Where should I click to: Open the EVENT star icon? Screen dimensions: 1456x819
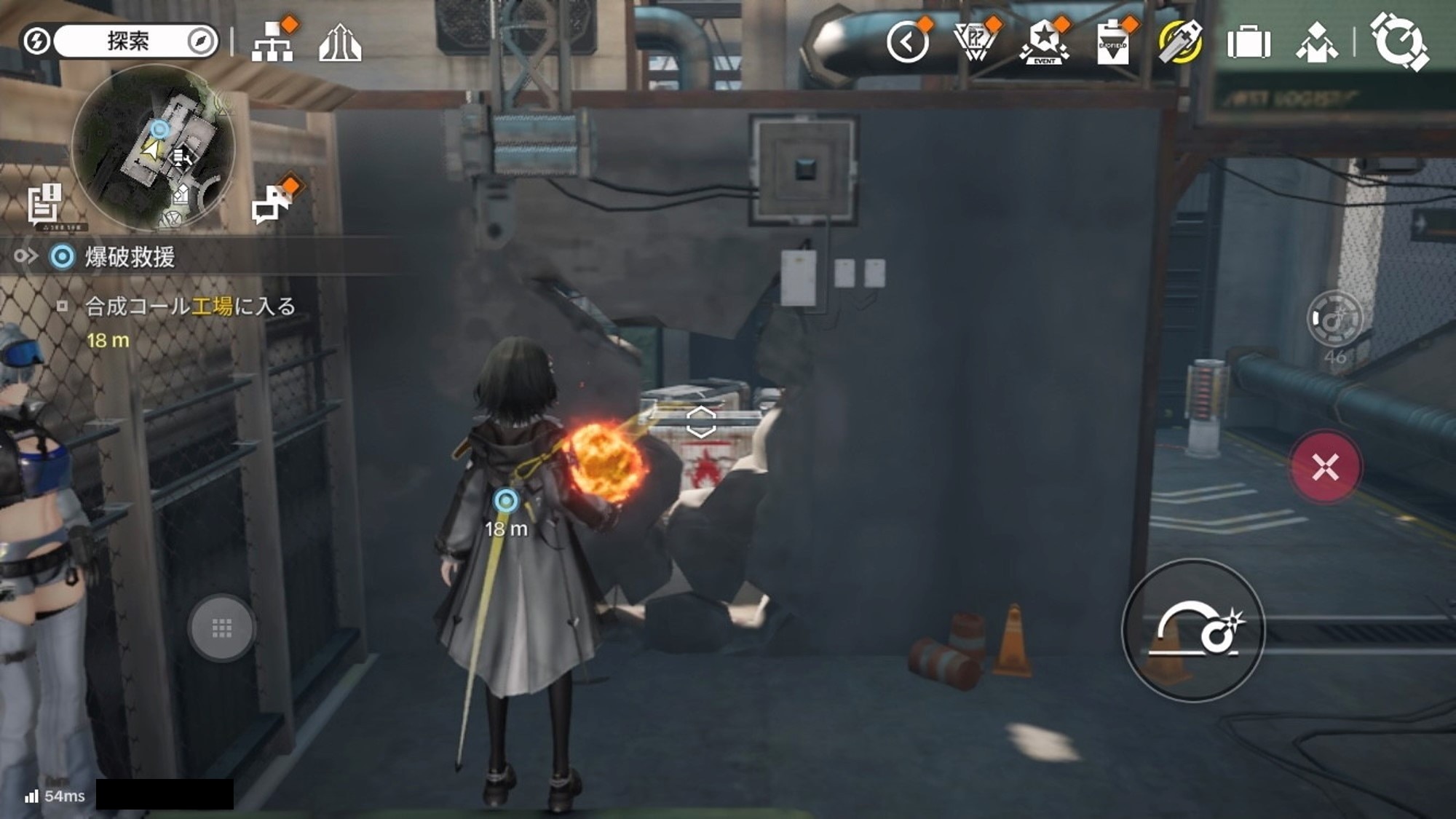1044,43
